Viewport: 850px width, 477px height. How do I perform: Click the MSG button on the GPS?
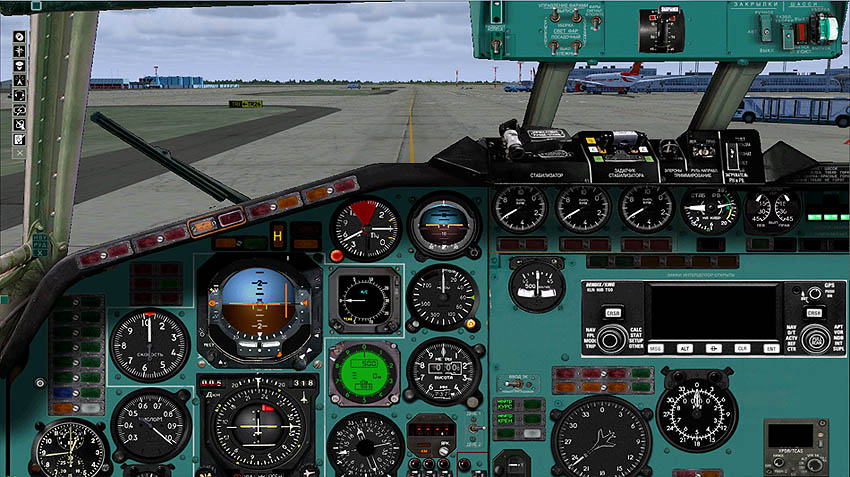click(x=657, y=348)
